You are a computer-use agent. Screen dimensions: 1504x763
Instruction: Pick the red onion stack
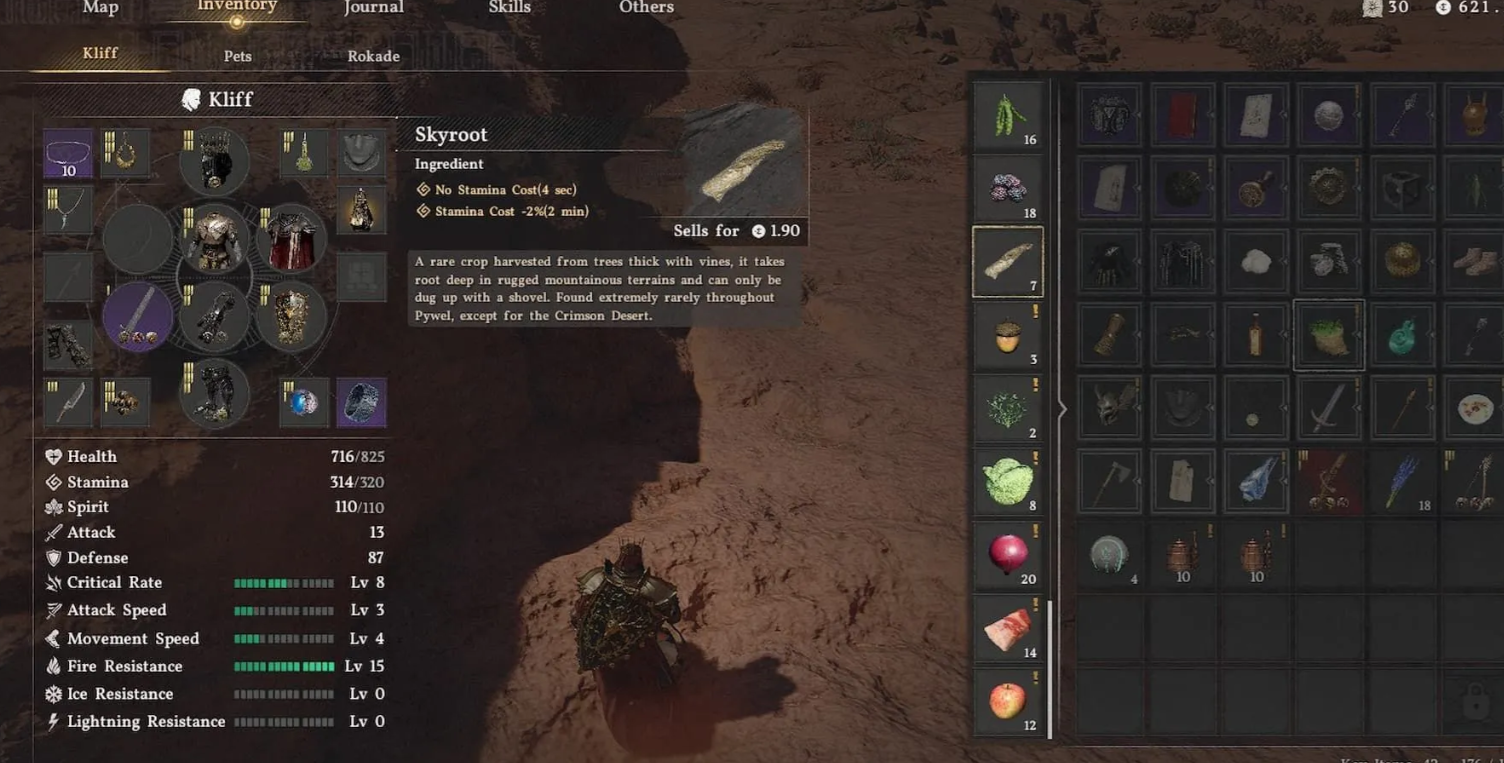[x=1008, y=555]
